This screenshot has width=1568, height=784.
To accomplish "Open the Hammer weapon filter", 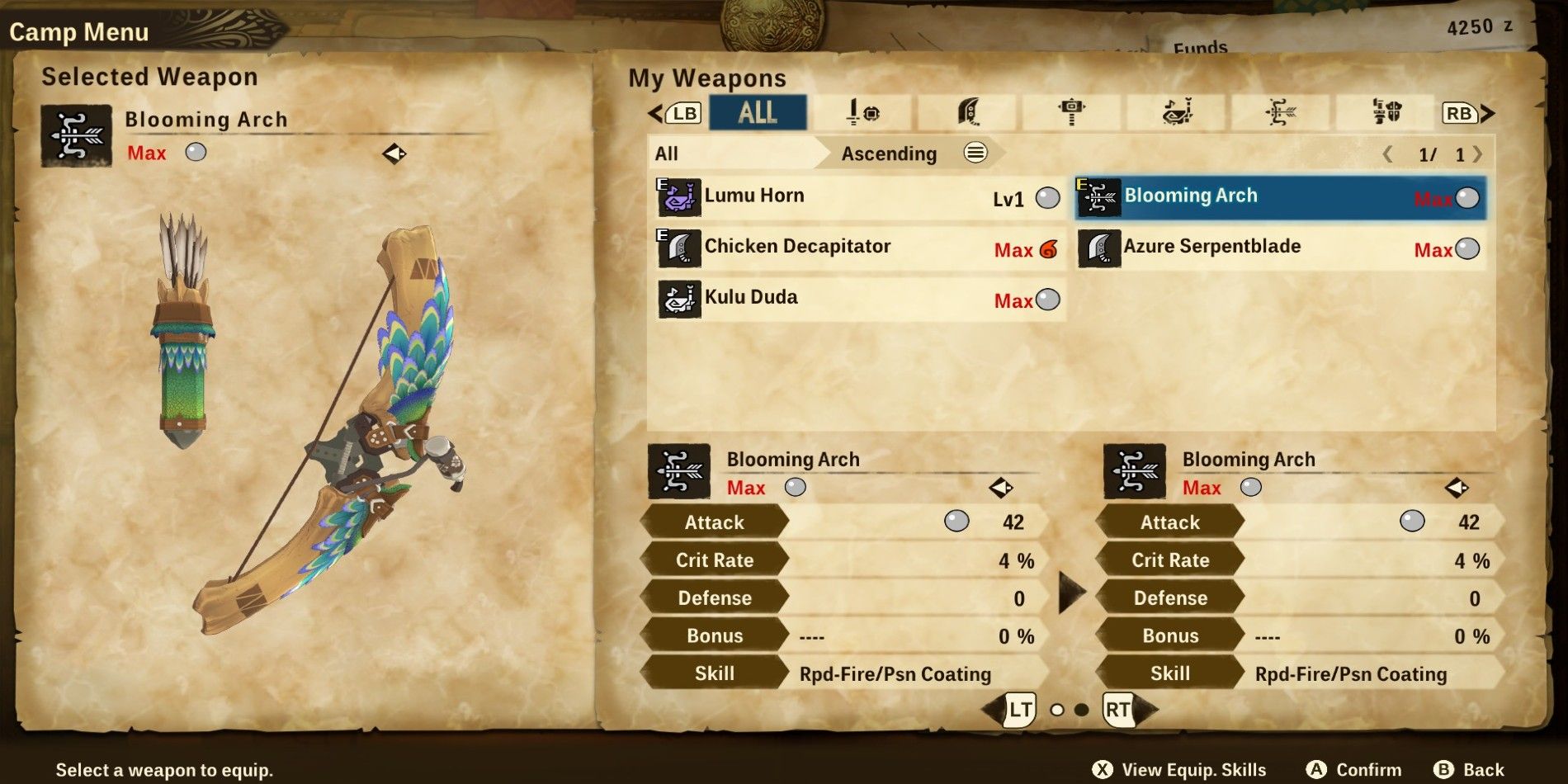I will point(1071,114).
